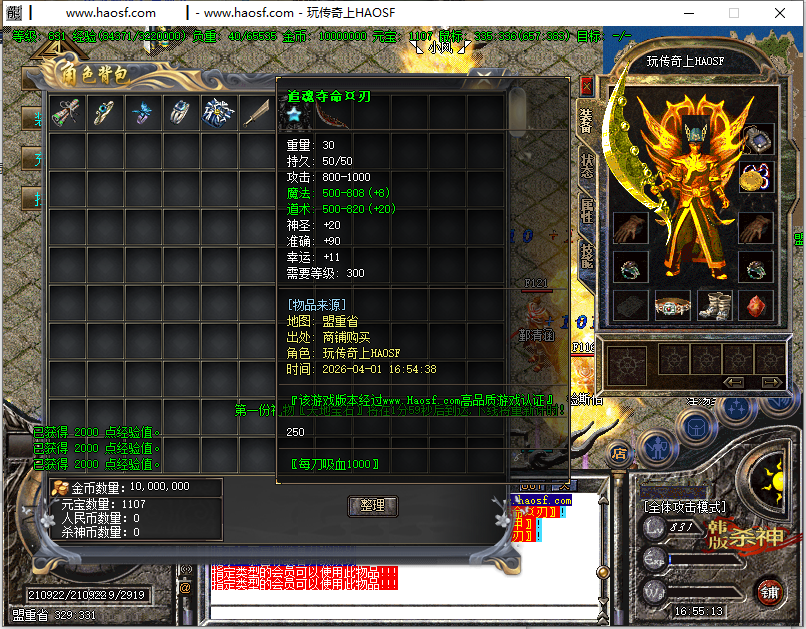The width and height of the screenshot is (806, 629).
Task: Click the 整理 sort button in the bag
Action: (x=372, y=506)
